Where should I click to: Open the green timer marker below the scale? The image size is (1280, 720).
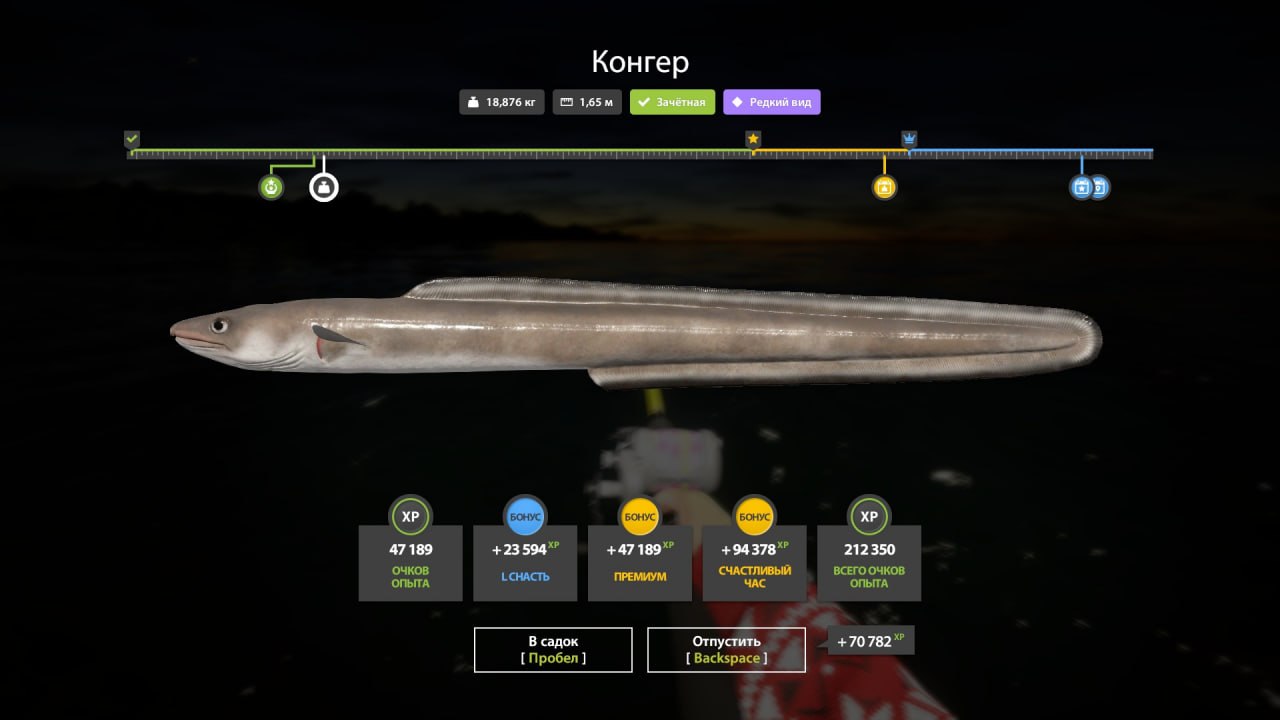pyautogui.click(x=270, y=186)
